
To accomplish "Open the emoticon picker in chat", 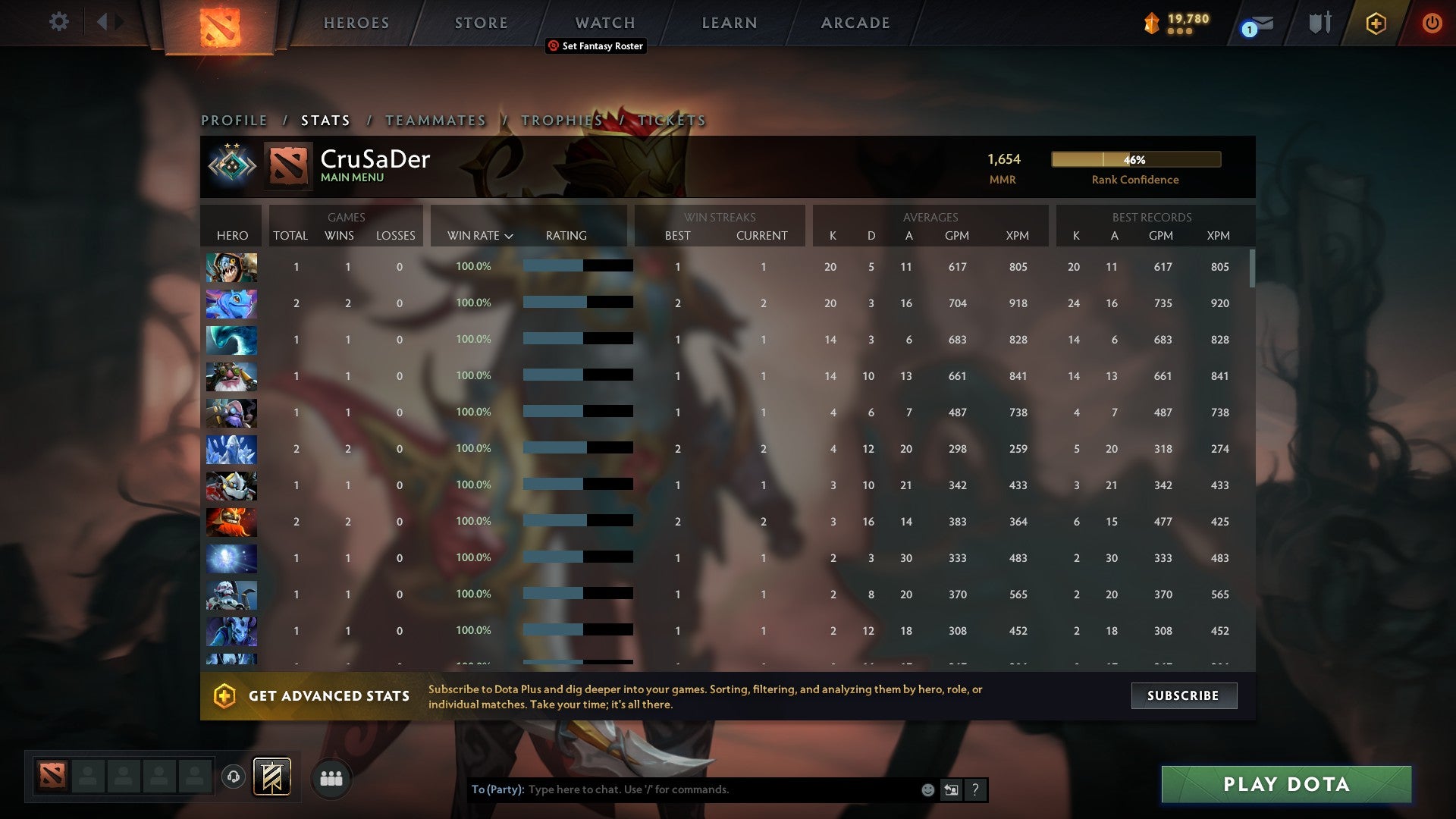I will [927, 789].
